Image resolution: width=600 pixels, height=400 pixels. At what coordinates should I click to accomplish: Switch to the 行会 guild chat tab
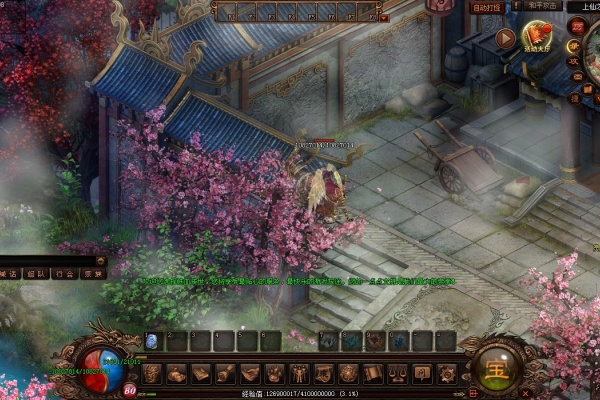63,272
